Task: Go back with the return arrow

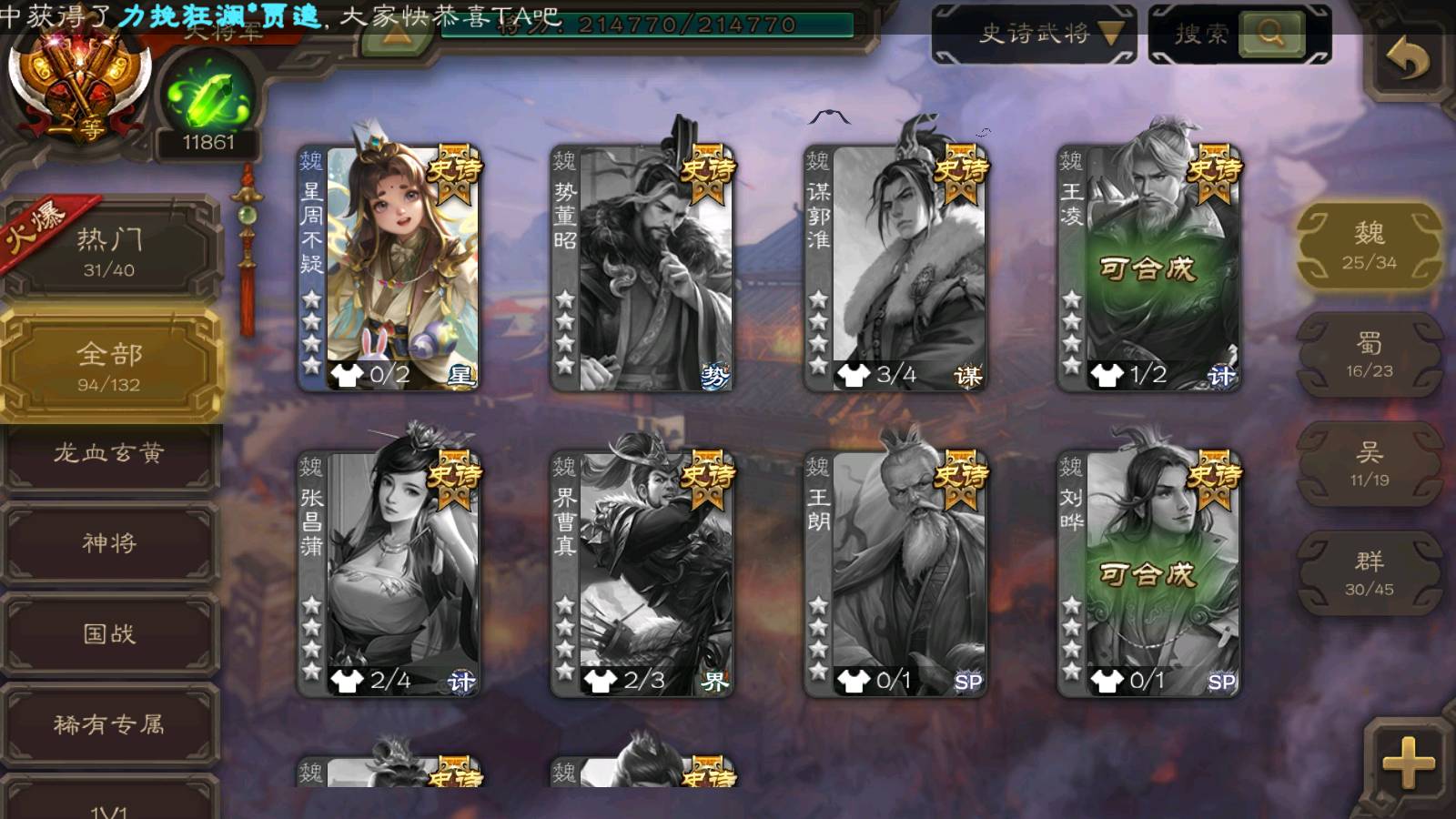Action: tap(1407, 60)
